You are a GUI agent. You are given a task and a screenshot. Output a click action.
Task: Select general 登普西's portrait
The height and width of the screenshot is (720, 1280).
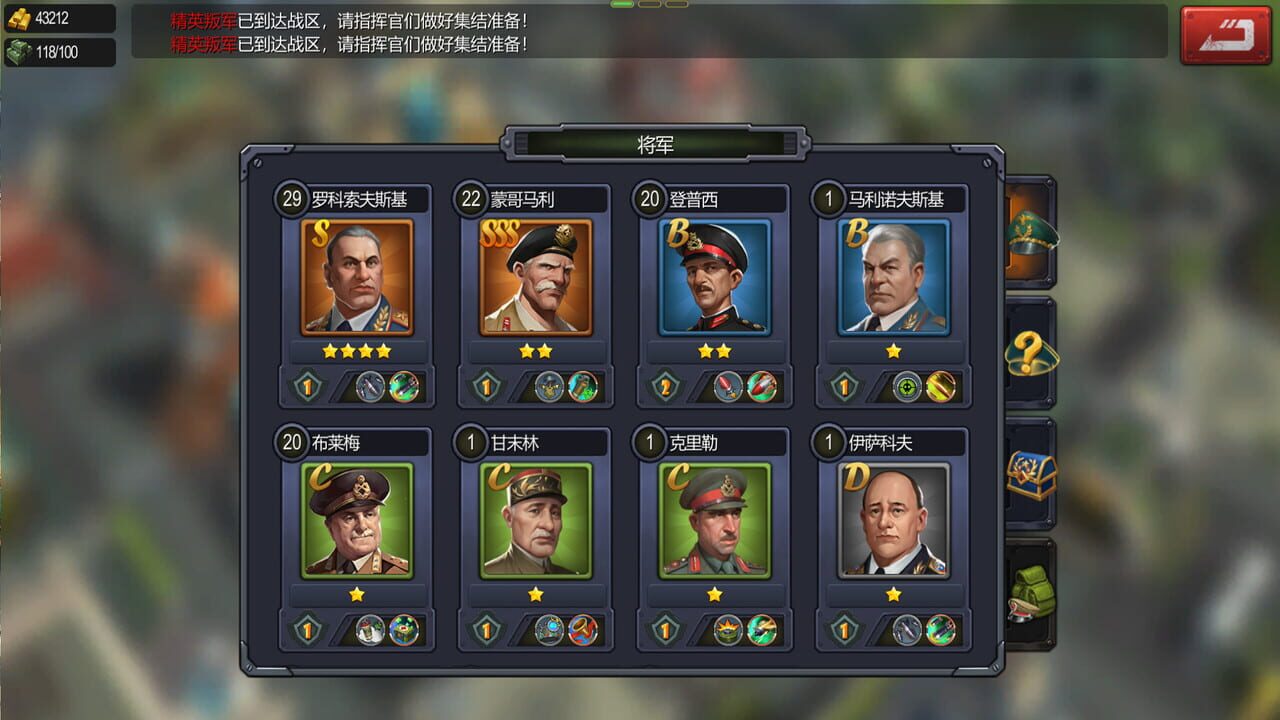[714, 278]
